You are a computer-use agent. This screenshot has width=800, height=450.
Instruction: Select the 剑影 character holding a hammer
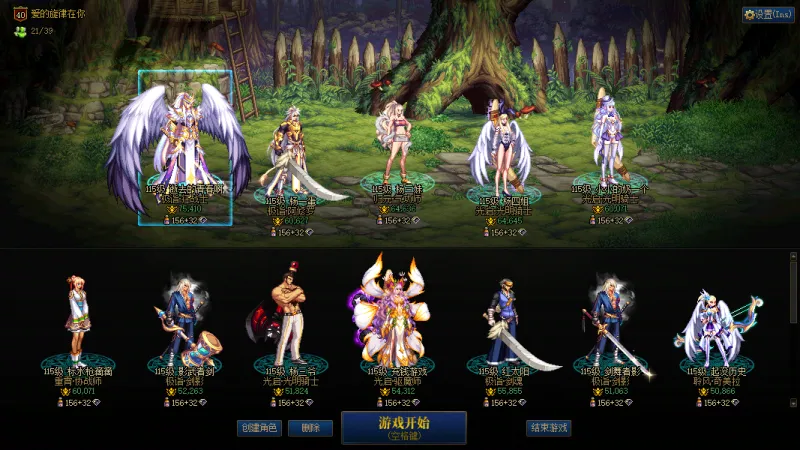coord(185,320)
